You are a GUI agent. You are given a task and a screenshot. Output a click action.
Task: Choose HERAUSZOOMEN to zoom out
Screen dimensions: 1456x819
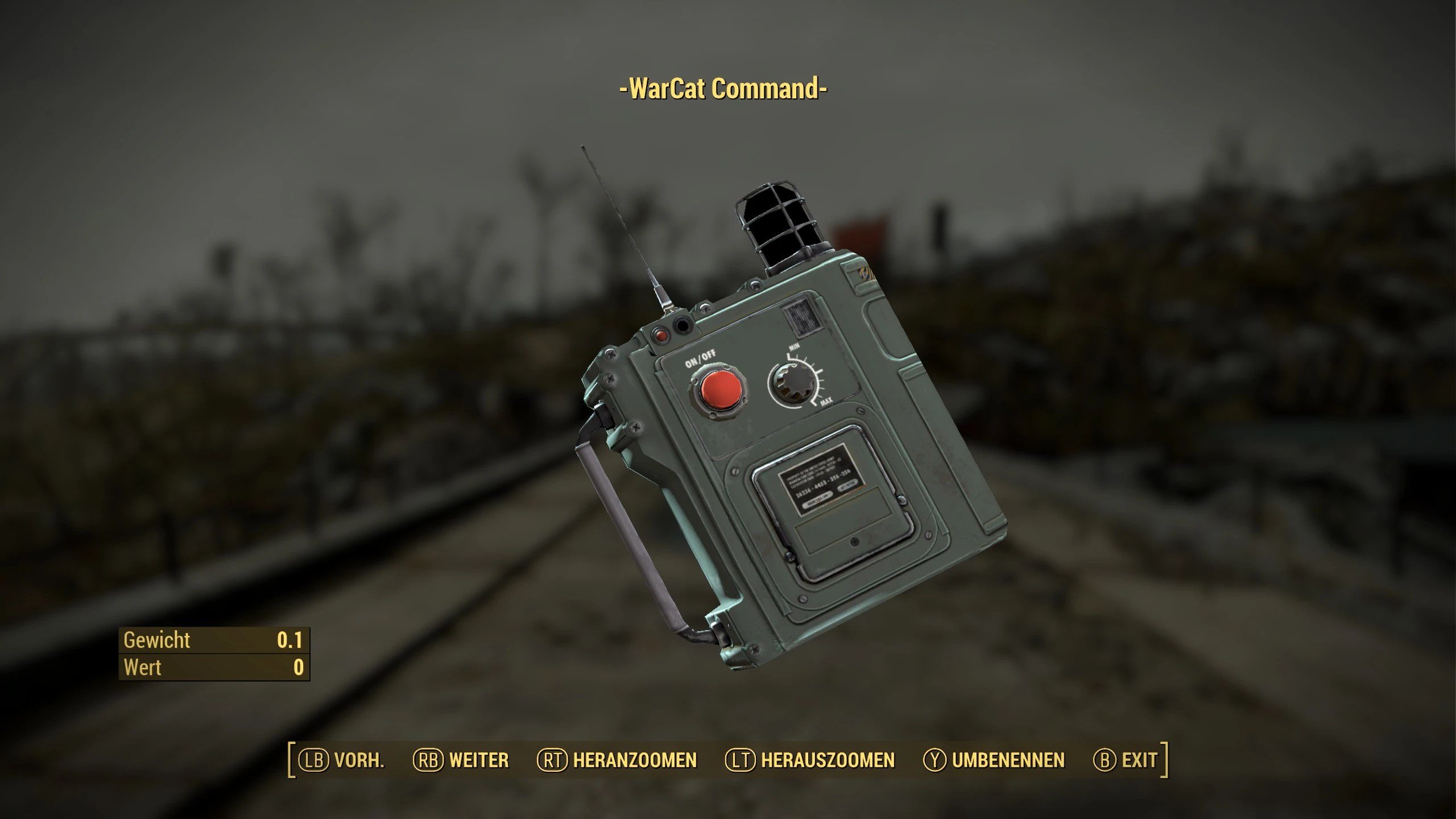pyautogui.click(x=810, y=760)
